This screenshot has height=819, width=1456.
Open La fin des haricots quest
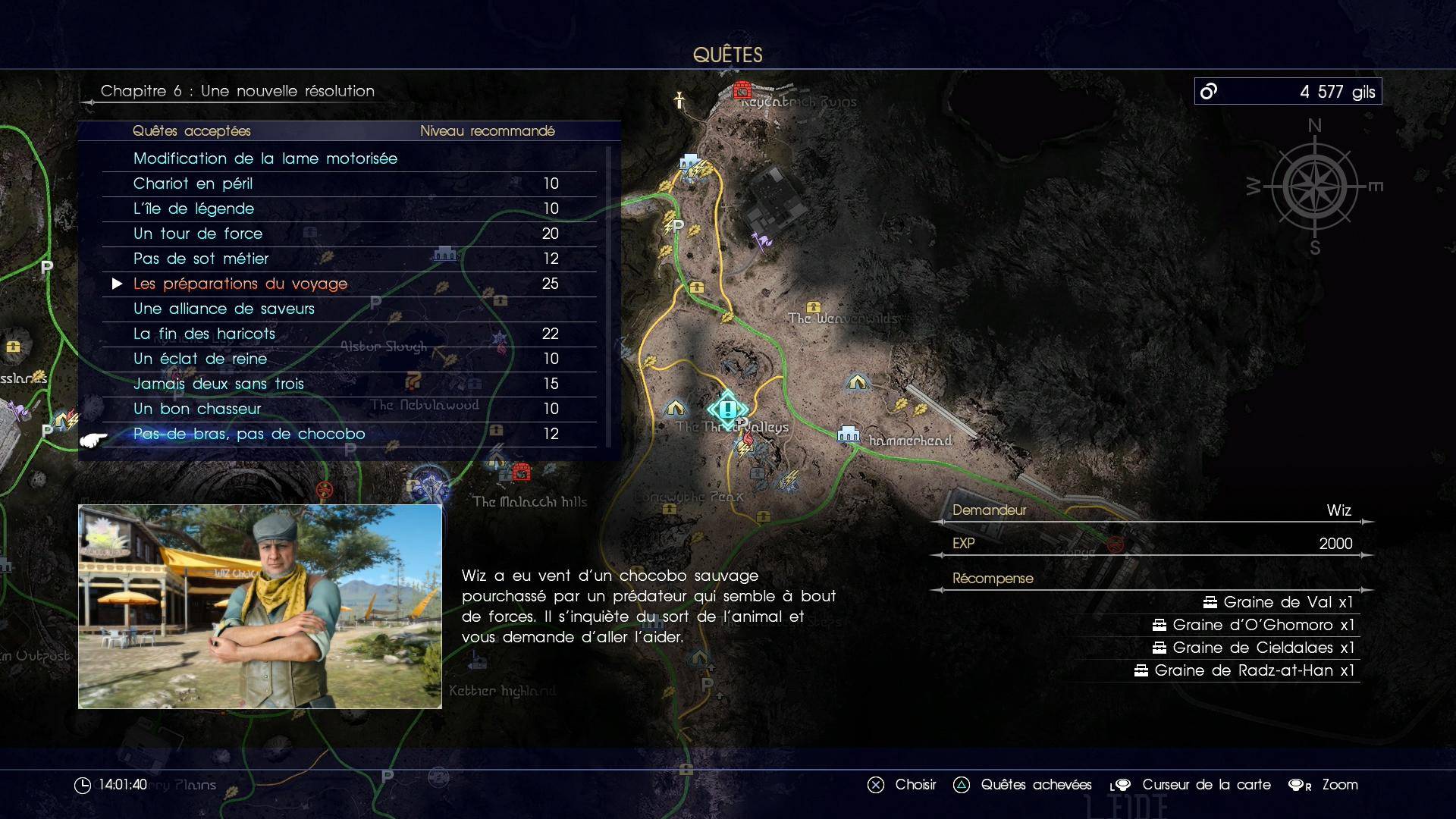point(204,334)
